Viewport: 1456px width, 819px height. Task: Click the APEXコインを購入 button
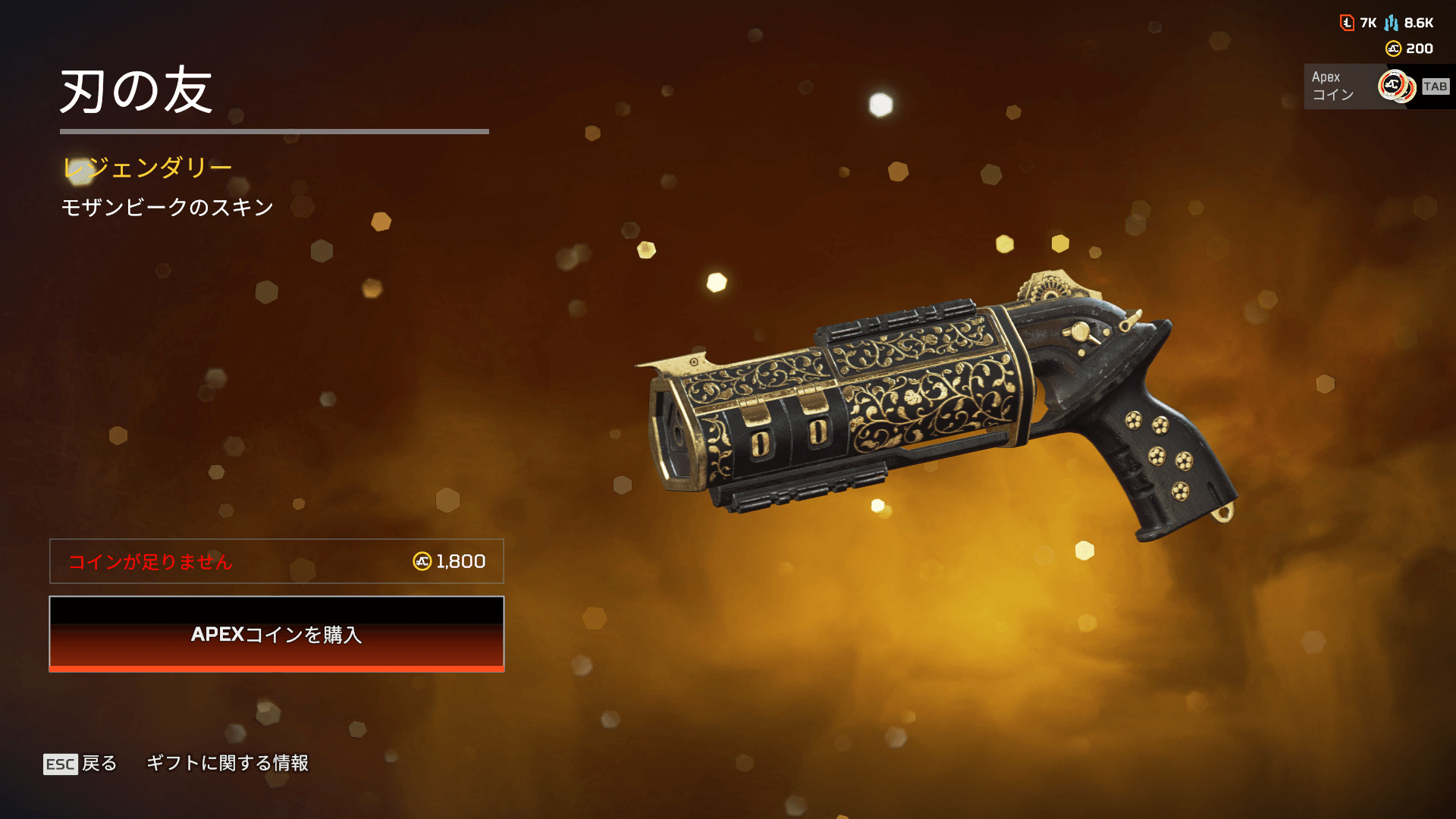tap(277, 634)
